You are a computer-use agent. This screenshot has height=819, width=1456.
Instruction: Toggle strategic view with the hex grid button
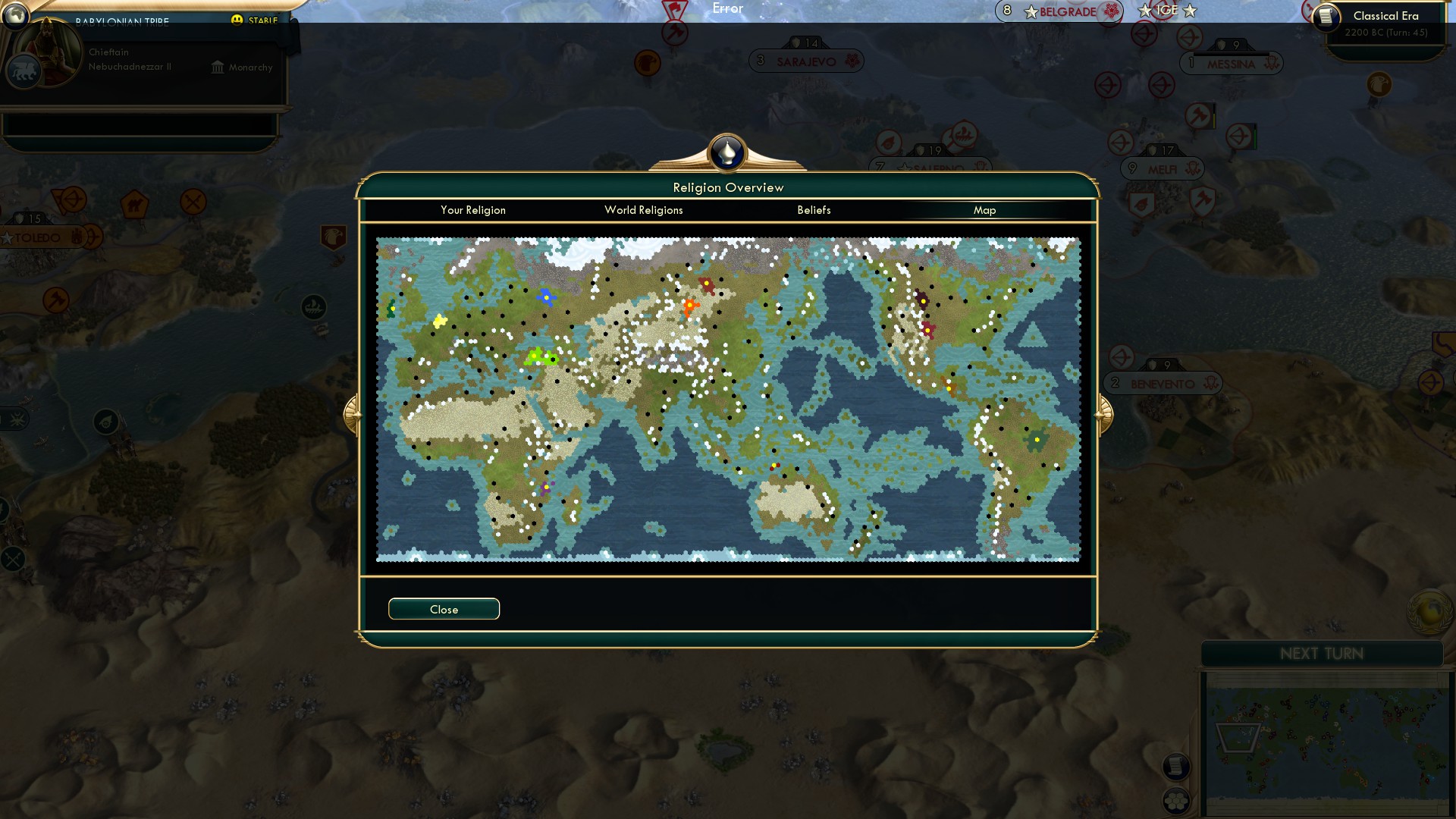point(1175,801)
